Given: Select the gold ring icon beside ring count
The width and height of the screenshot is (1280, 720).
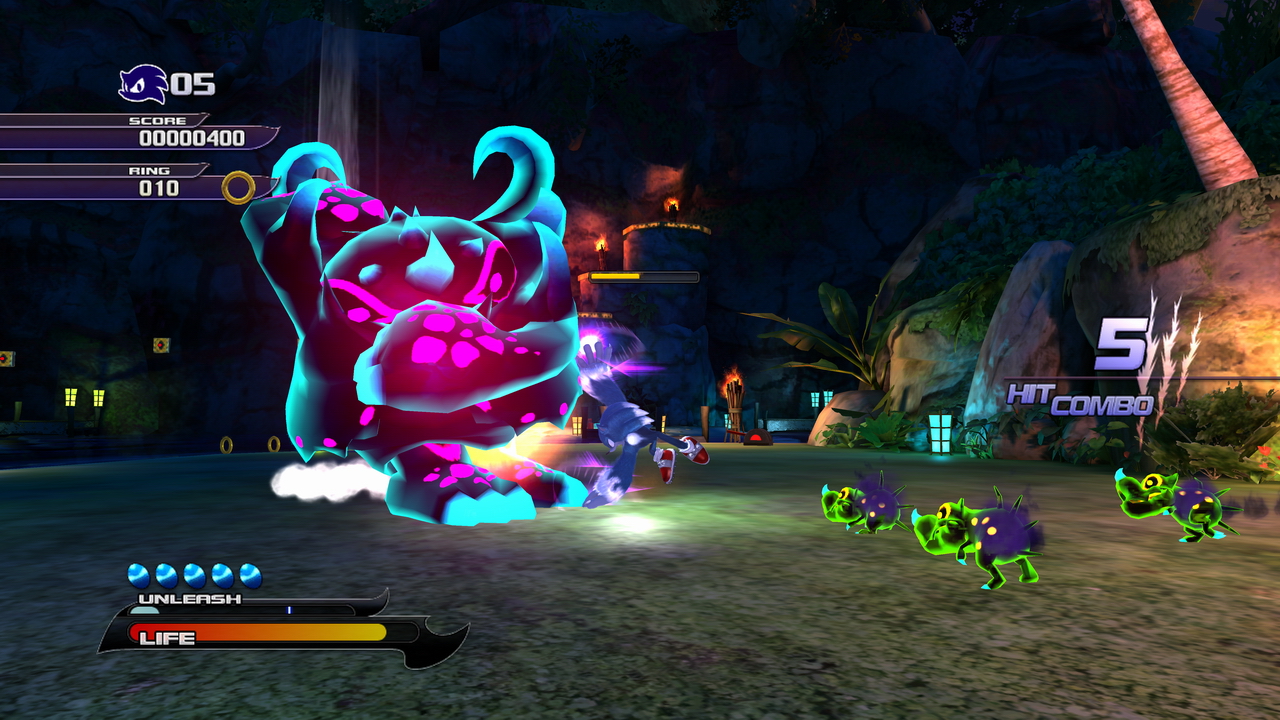Looking at the screenshot, I should point(238,187).
